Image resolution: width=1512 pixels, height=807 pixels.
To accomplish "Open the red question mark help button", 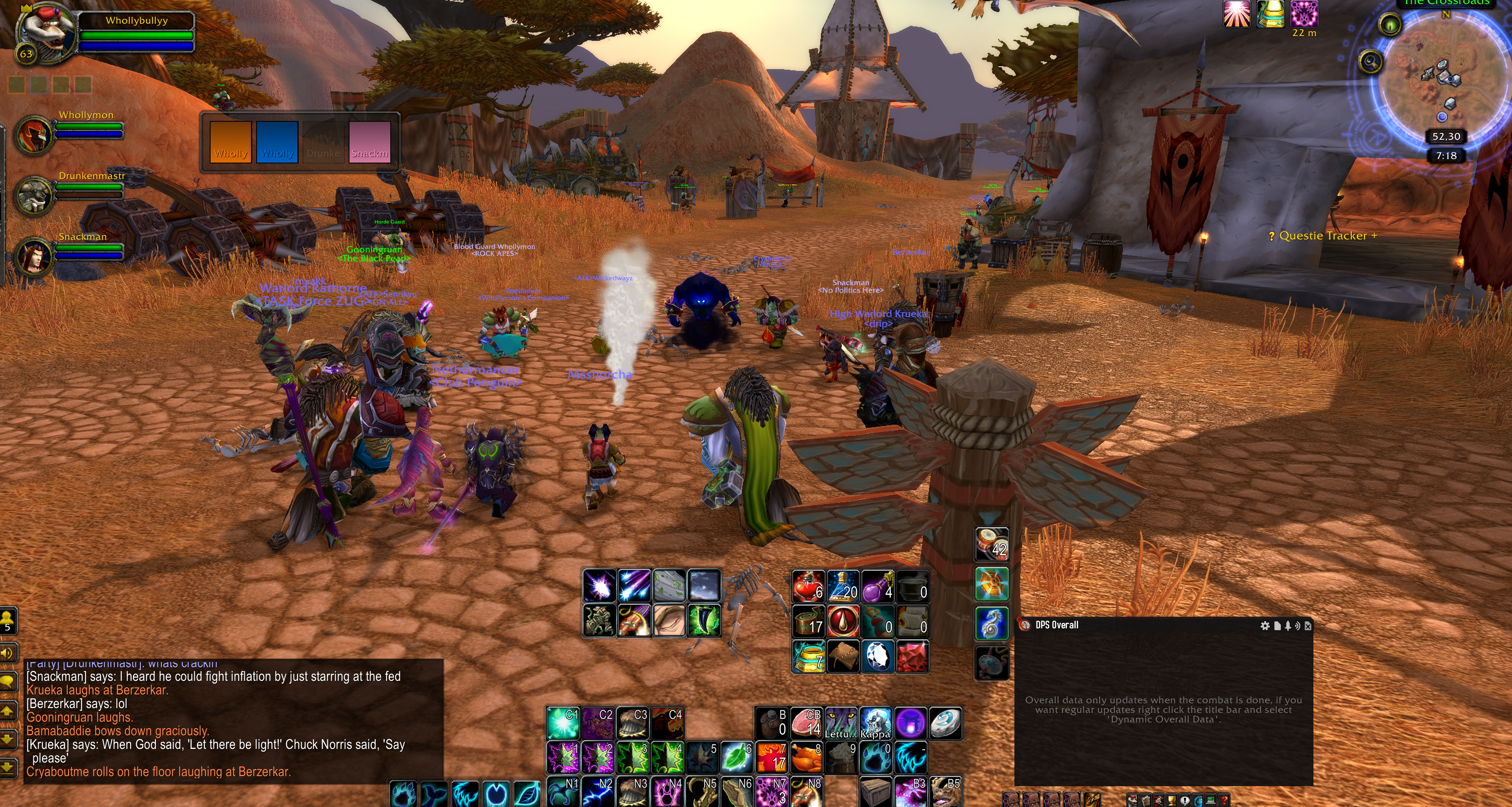I will 1224,800.
